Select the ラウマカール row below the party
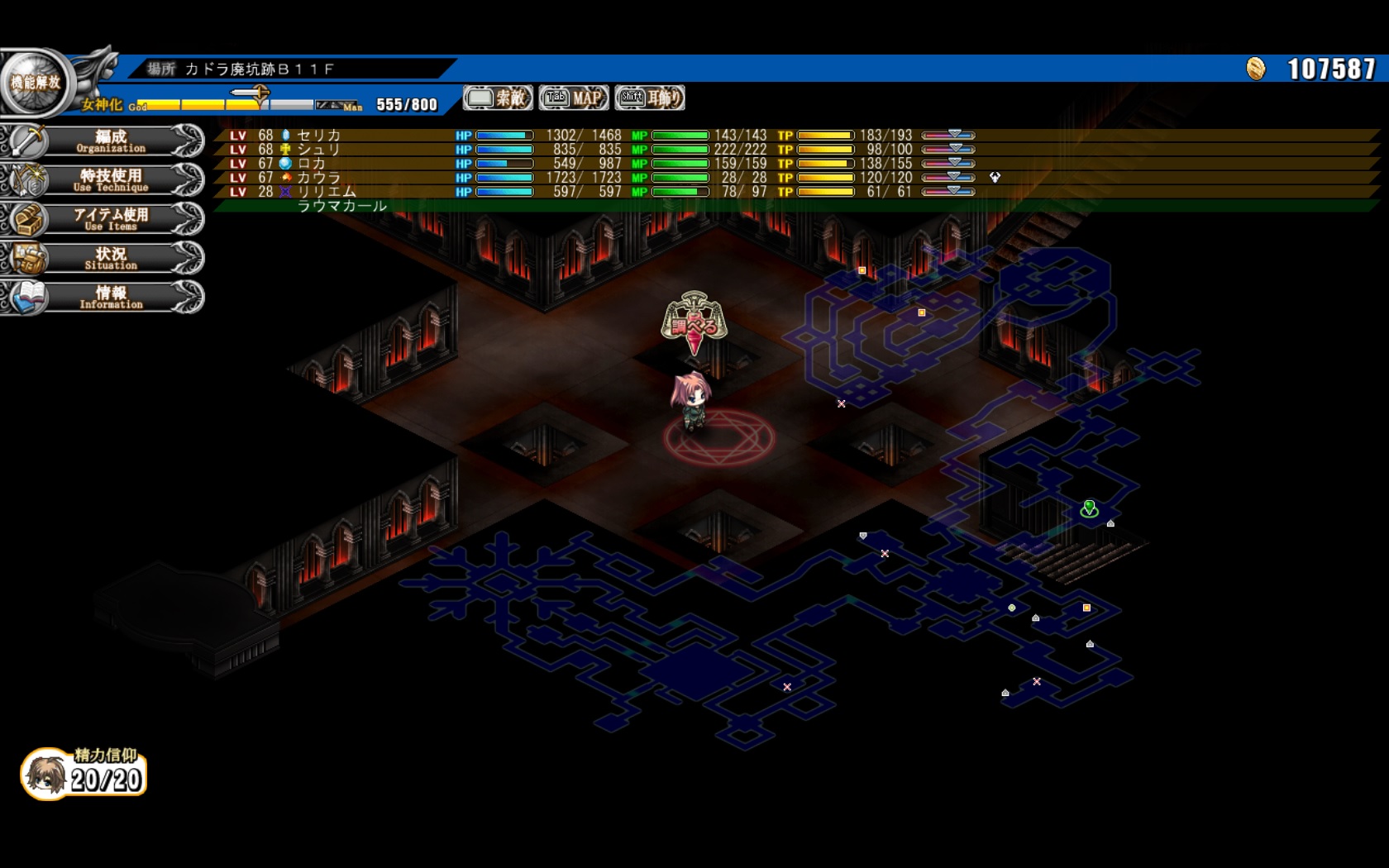This screenshot has height=868, width=1389. [x=341, y=206]
